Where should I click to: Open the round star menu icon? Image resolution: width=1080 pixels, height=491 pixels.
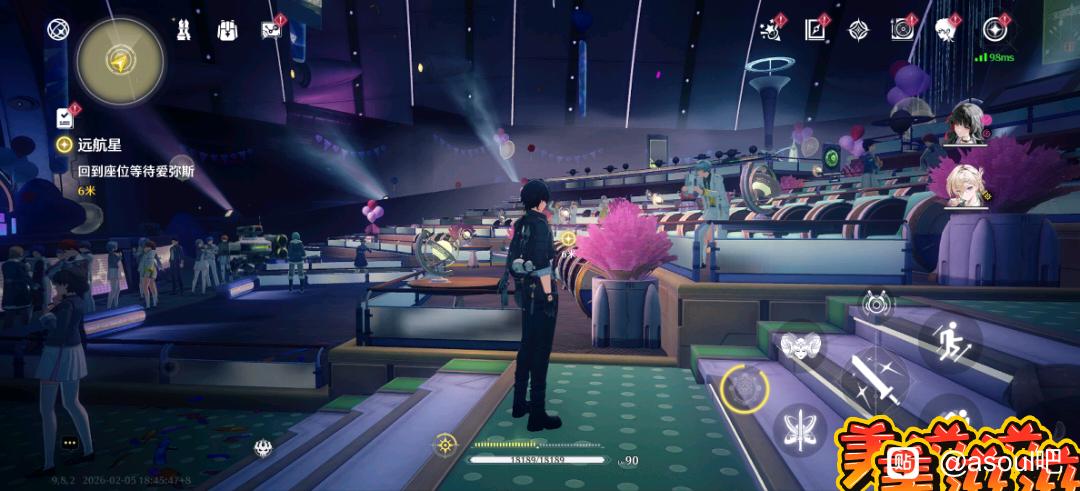993,30
